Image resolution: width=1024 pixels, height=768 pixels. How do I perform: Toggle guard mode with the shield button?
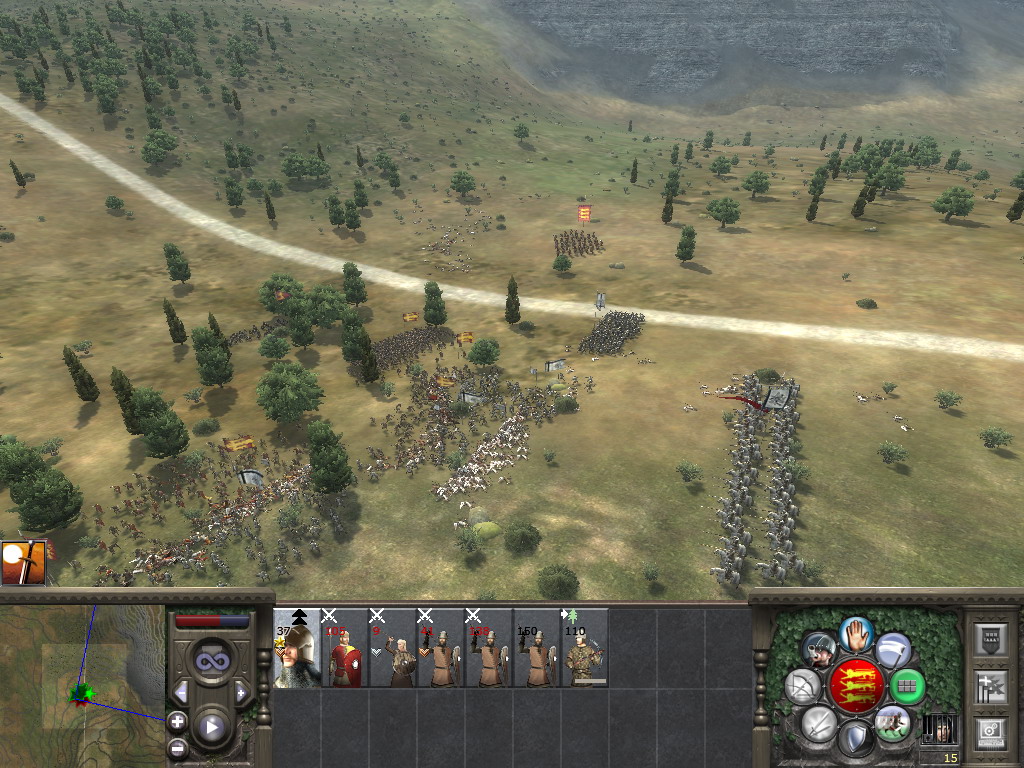(x=855, y=739)
